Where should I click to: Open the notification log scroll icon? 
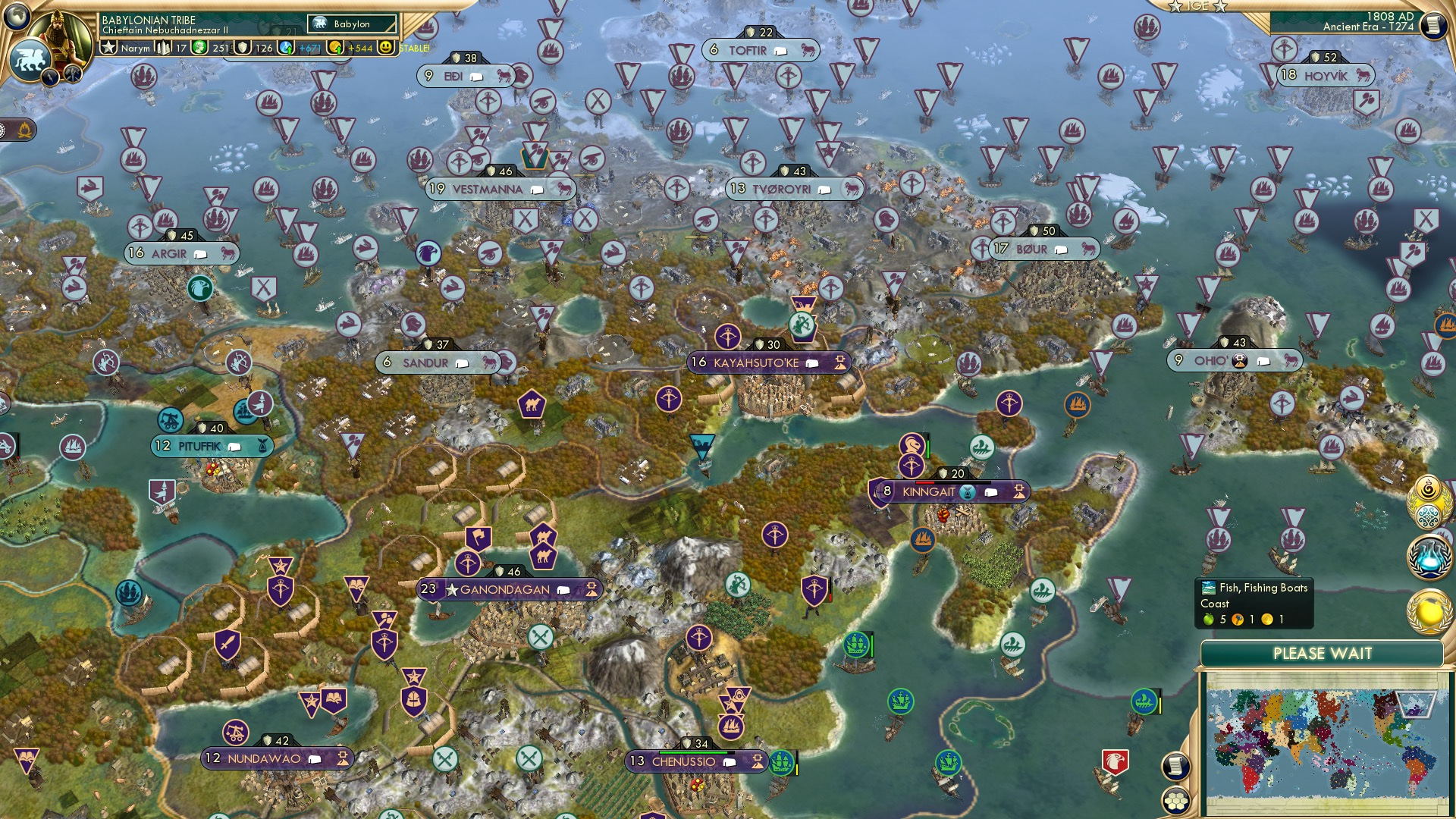pos(1175,765)
